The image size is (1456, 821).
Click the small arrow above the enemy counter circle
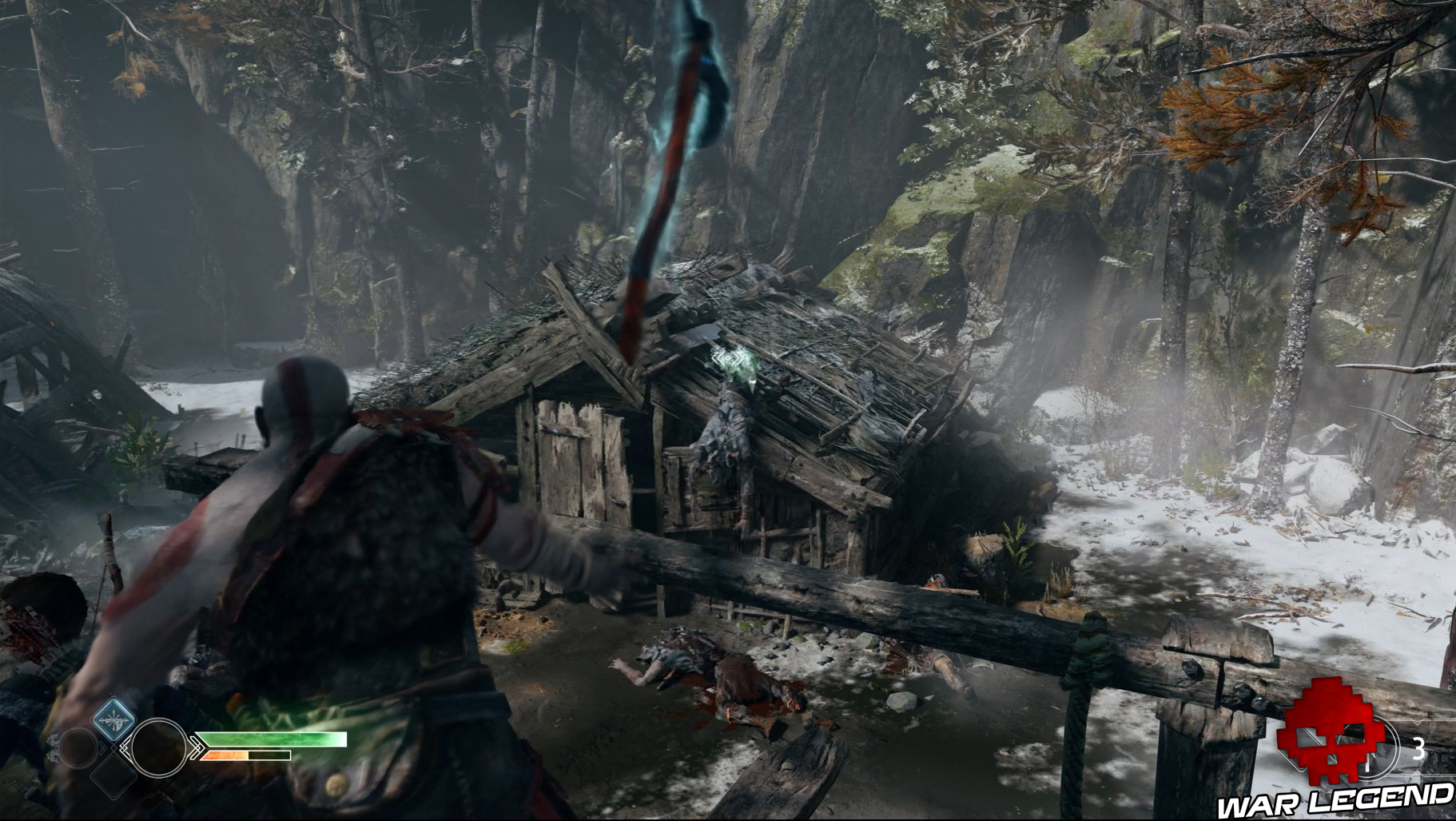[1416, 722]
